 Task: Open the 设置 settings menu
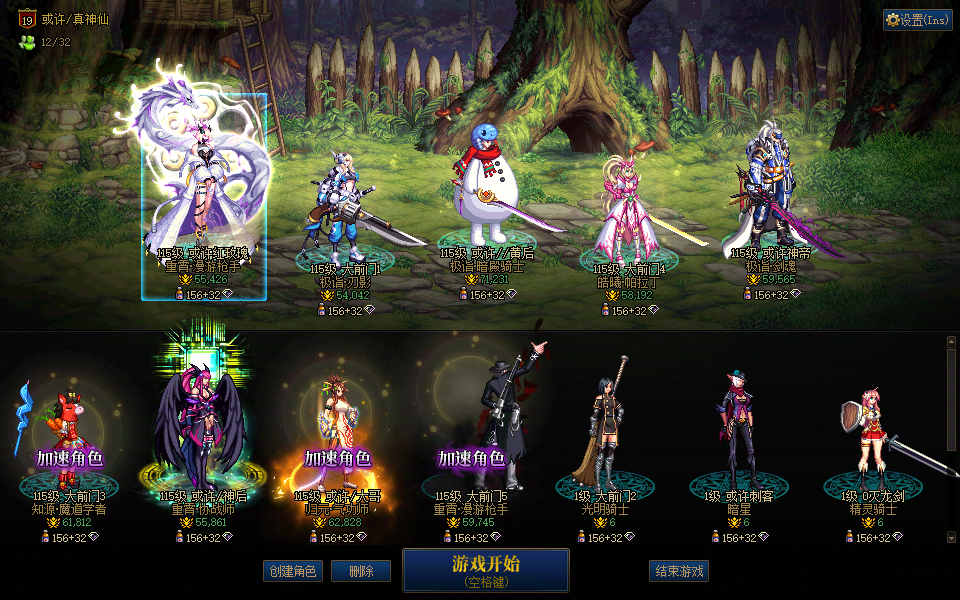917,20
